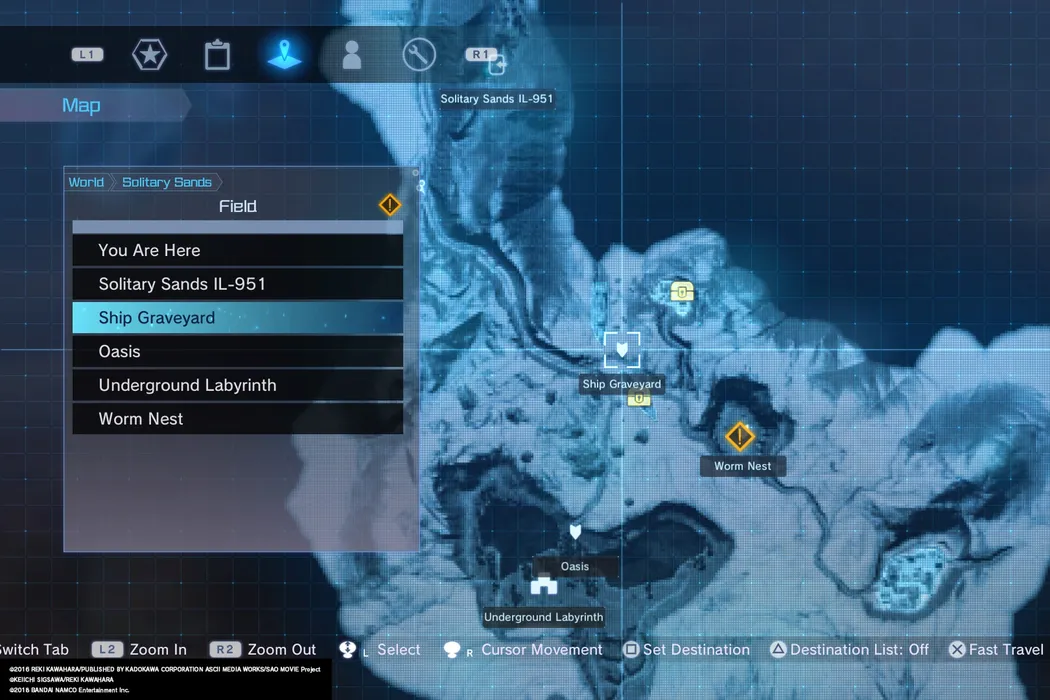1050x700 pixels.
Task: Open the wrench settings tab
Action: pos(419,55)
